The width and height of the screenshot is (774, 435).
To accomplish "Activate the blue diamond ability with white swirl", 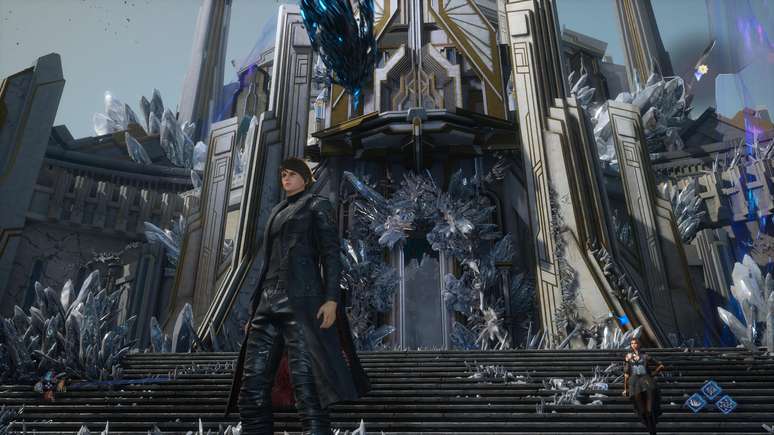I will pos(696,402).
